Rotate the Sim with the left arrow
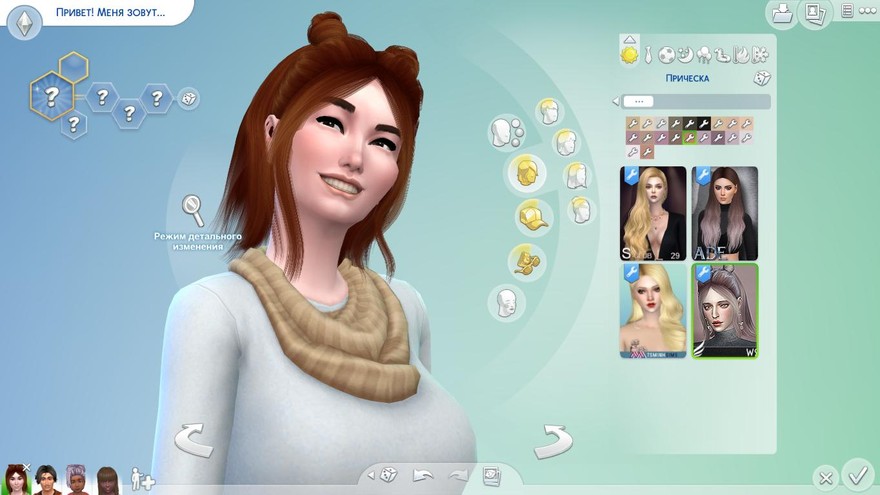Image resolution: width=880 pixels, height=495 pixels. coord(196,440)
